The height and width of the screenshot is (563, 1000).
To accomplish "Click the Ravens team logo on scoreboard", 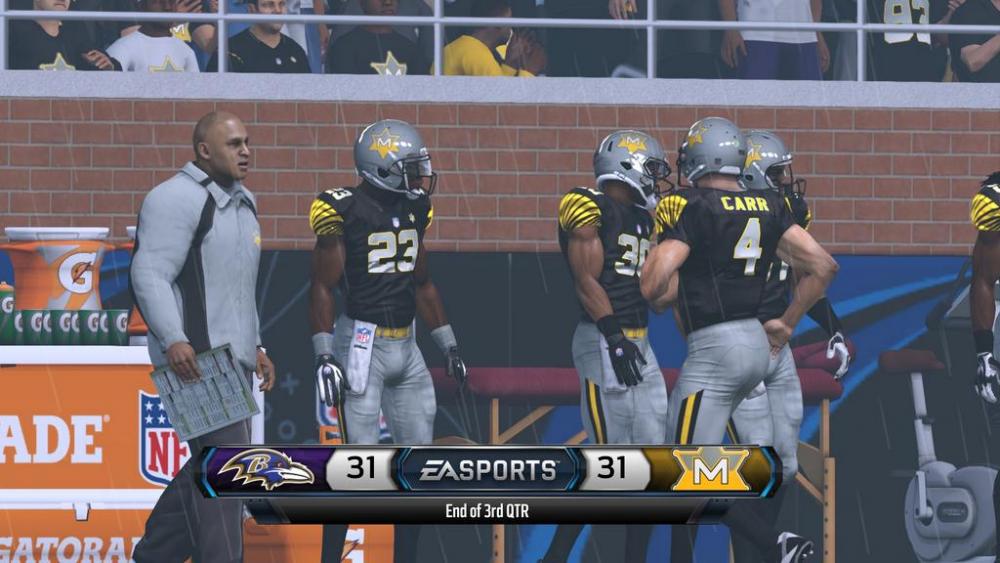I will point(265,469).
